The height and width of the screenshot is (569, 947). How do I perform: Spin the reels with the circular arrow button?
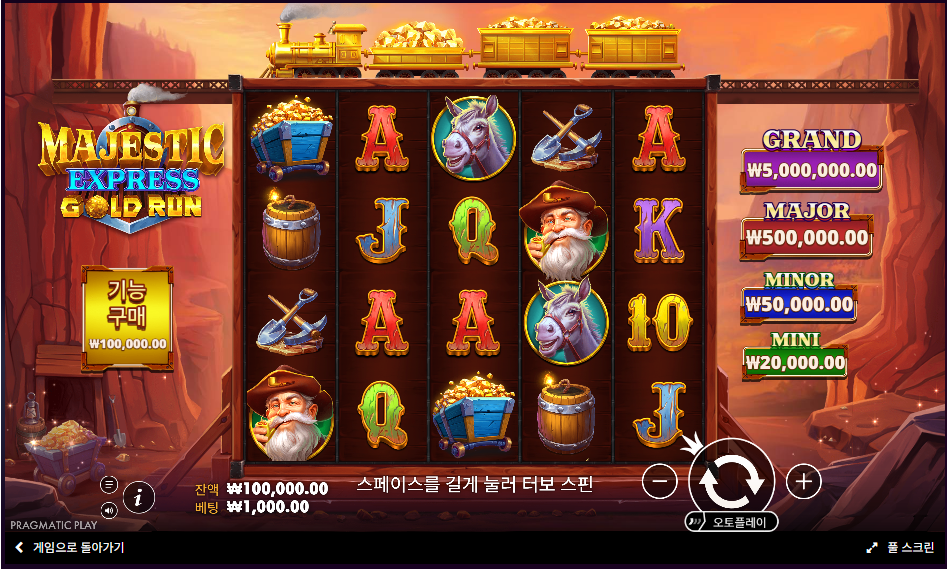(x=731, y=481)
